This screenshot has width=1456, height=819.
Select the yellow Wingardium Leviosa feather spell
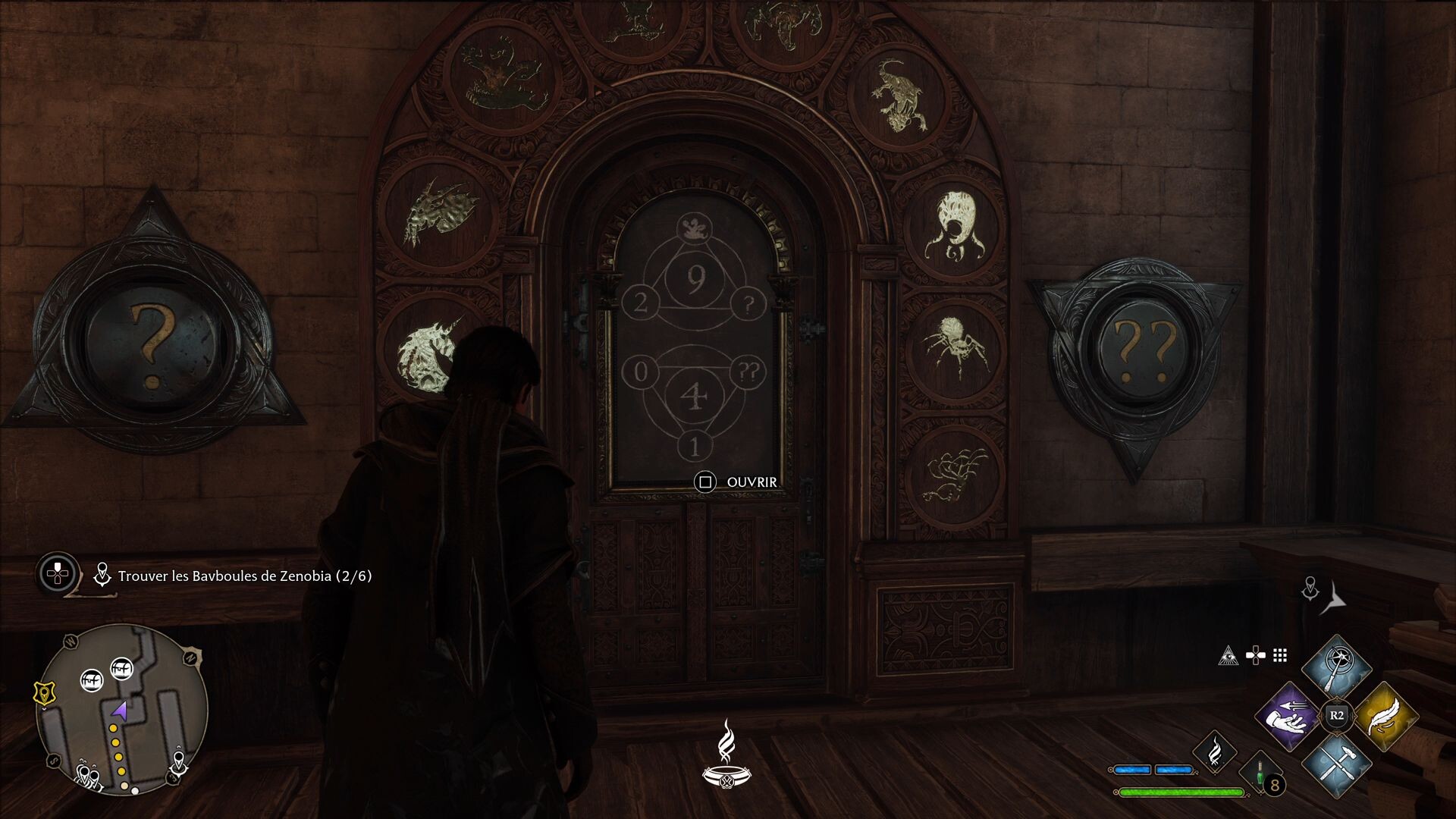click(1386, 717)
